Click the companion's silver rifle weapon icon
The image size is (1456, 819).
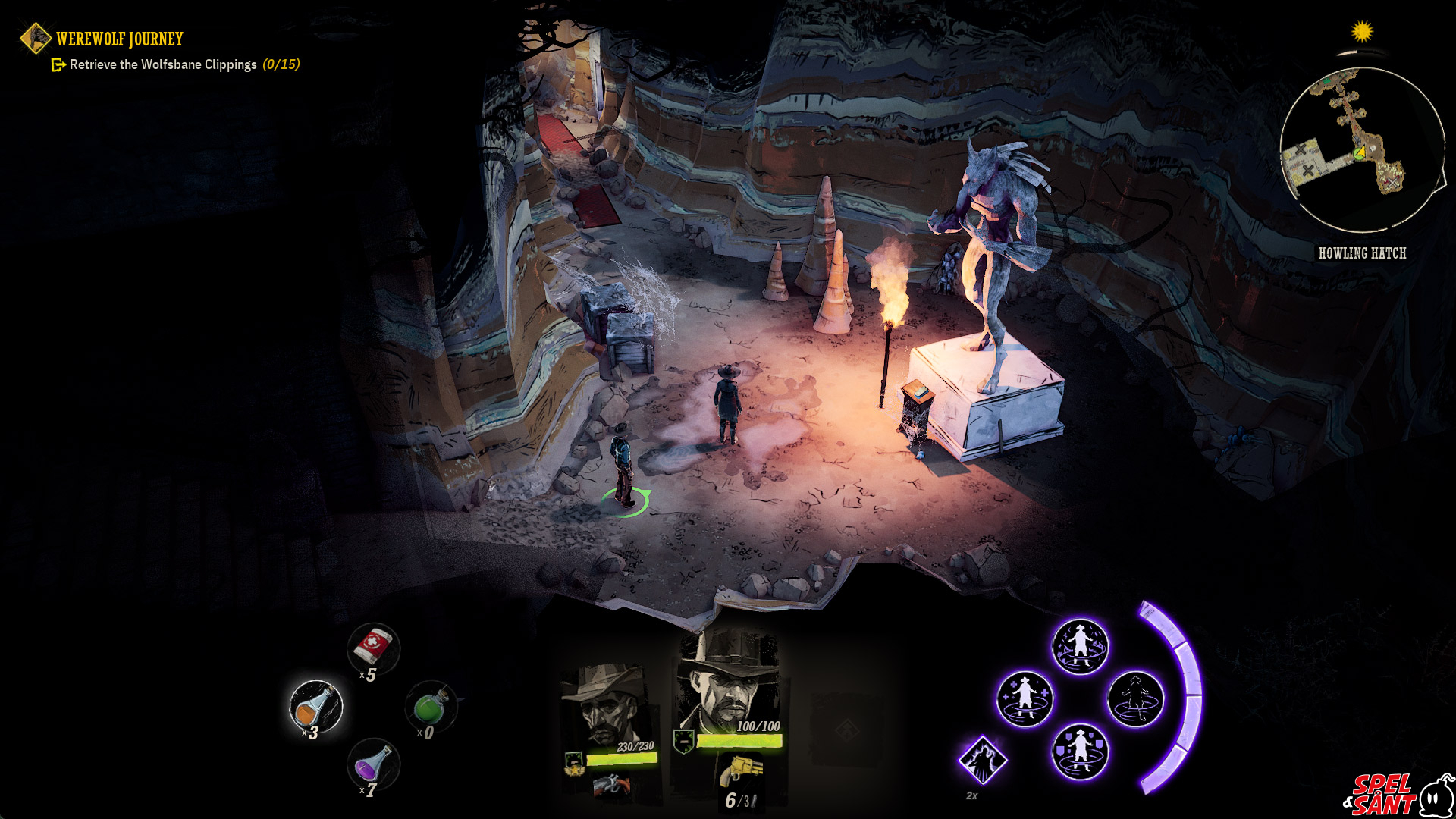tap(611, 786)
